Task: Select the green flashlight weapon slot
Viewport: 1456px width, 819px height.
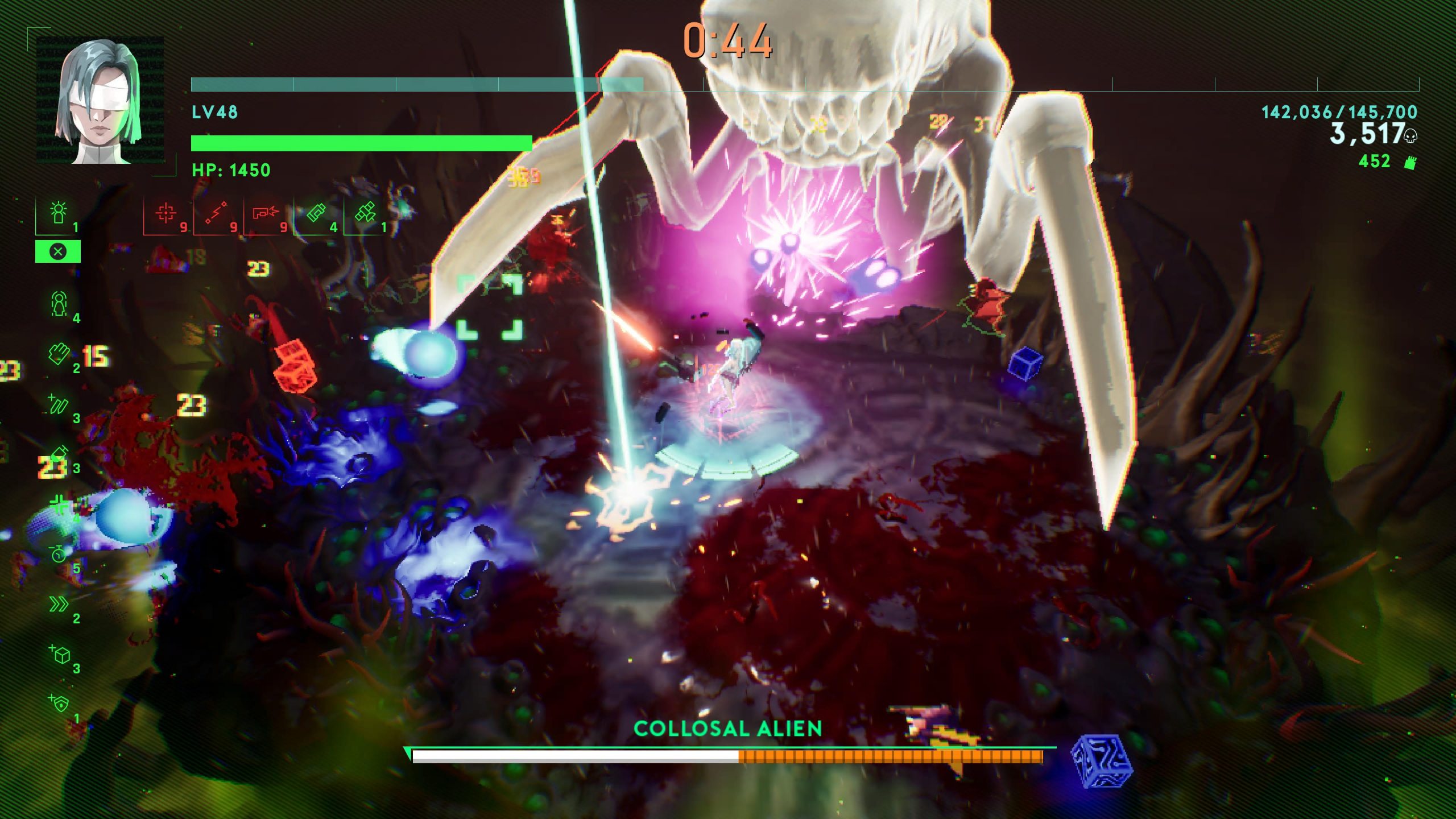Action: (x=316, y=214)
